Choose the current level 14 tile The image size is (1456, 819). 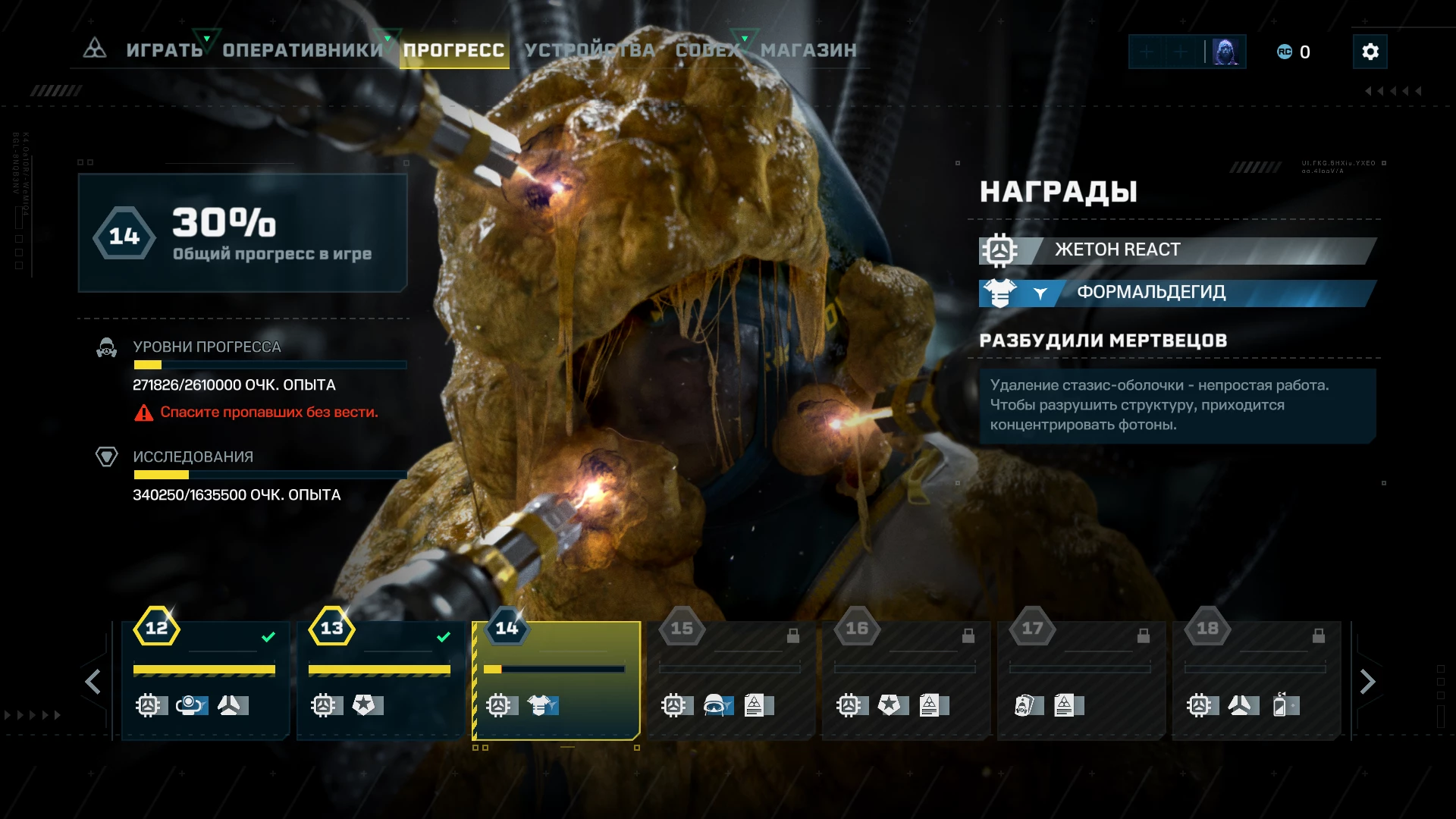pos(556,680)
